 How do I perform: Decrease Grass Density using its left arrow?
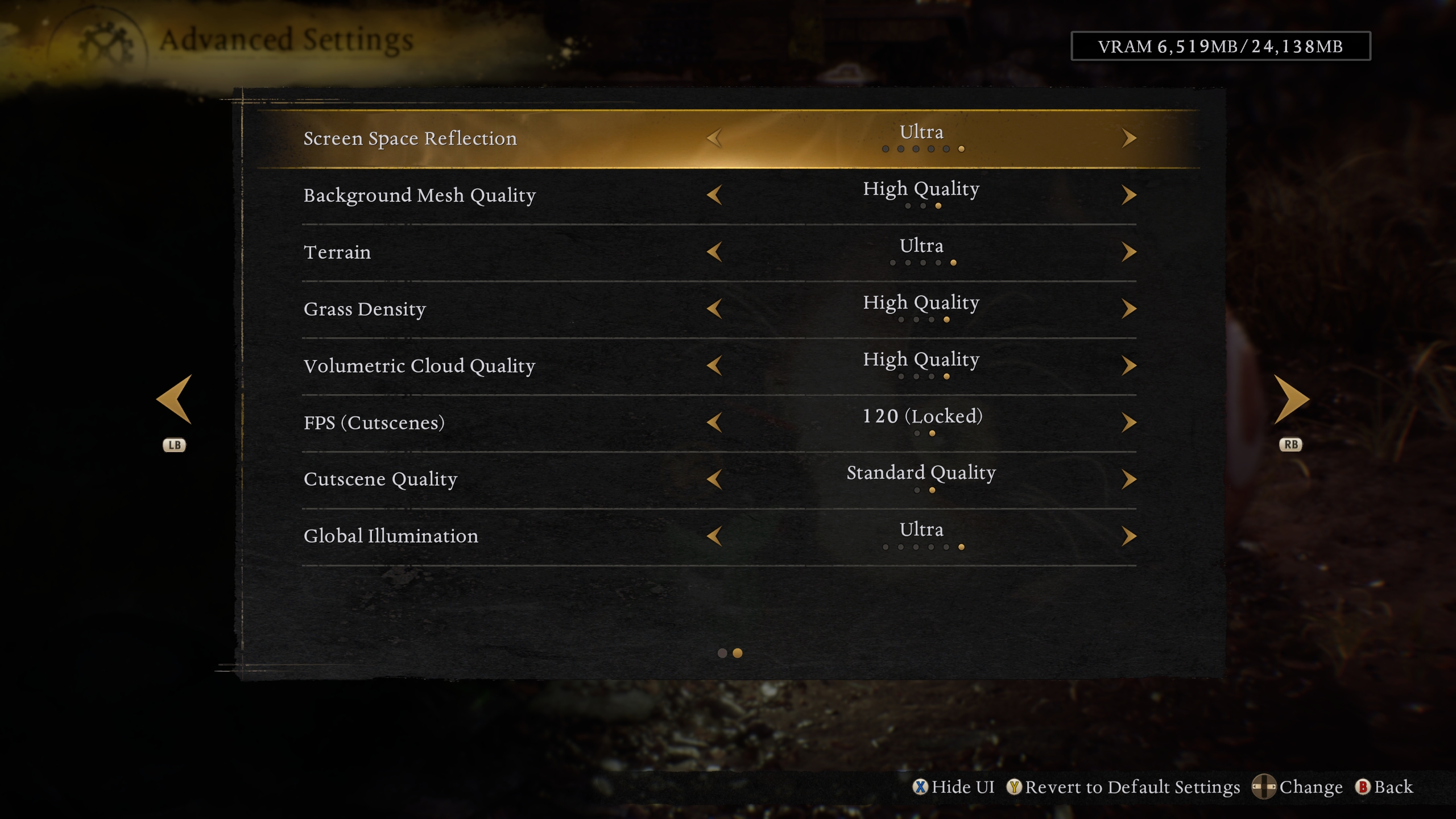point(715,308)
